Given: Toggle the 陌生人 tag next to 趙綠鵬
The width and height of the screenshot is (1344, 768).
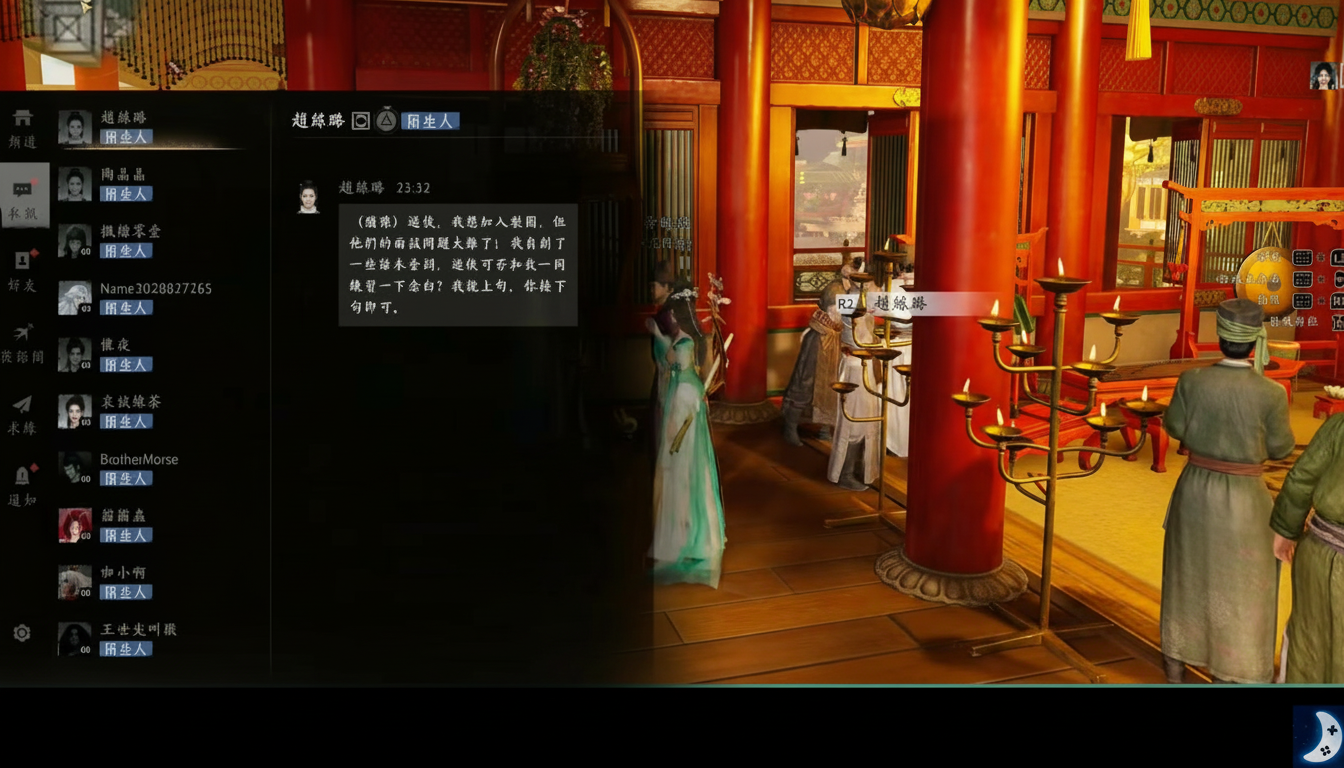Looking at the screenshot, I should pyautogui.click(x=431, y=120).
